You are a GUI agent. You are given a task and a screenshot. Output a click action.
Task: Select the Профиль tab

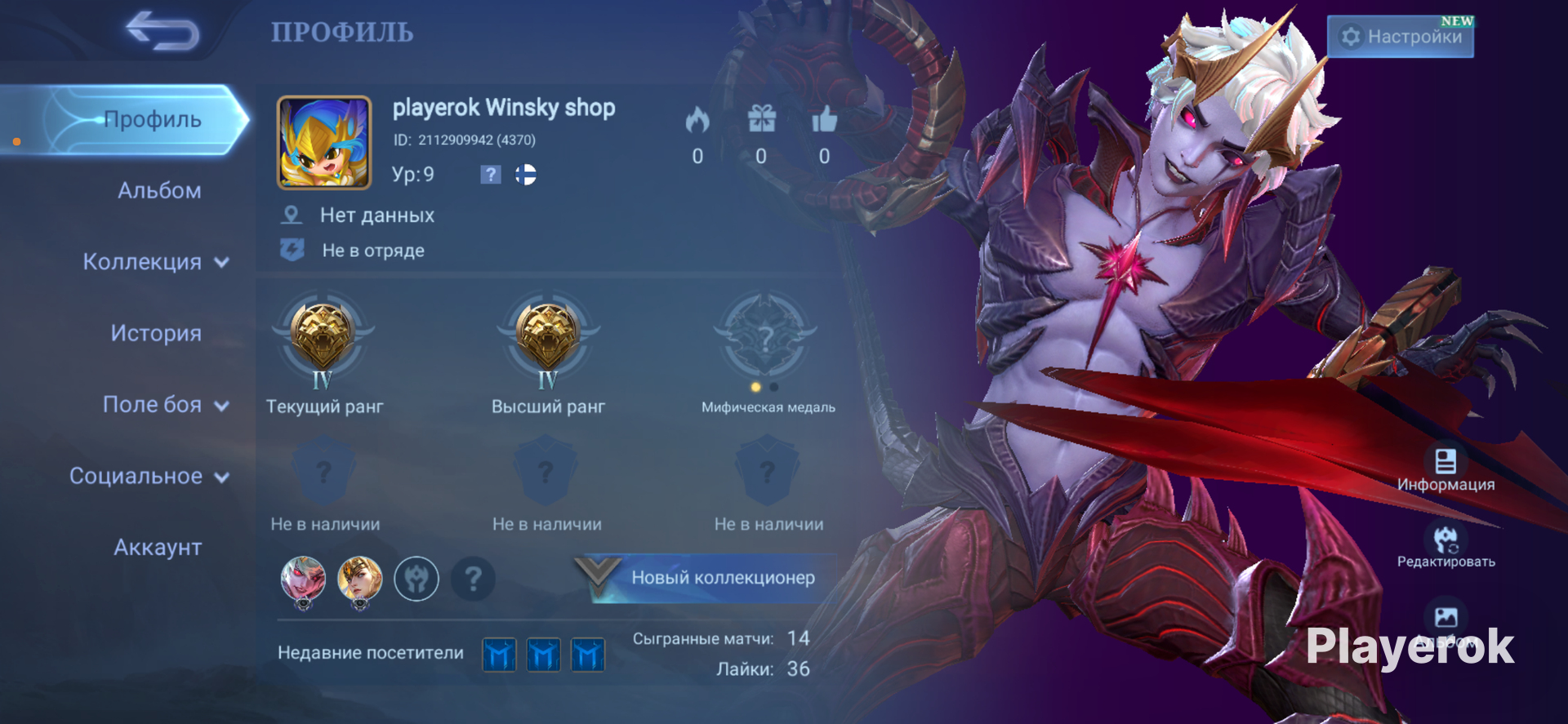(x=152, y=120)
